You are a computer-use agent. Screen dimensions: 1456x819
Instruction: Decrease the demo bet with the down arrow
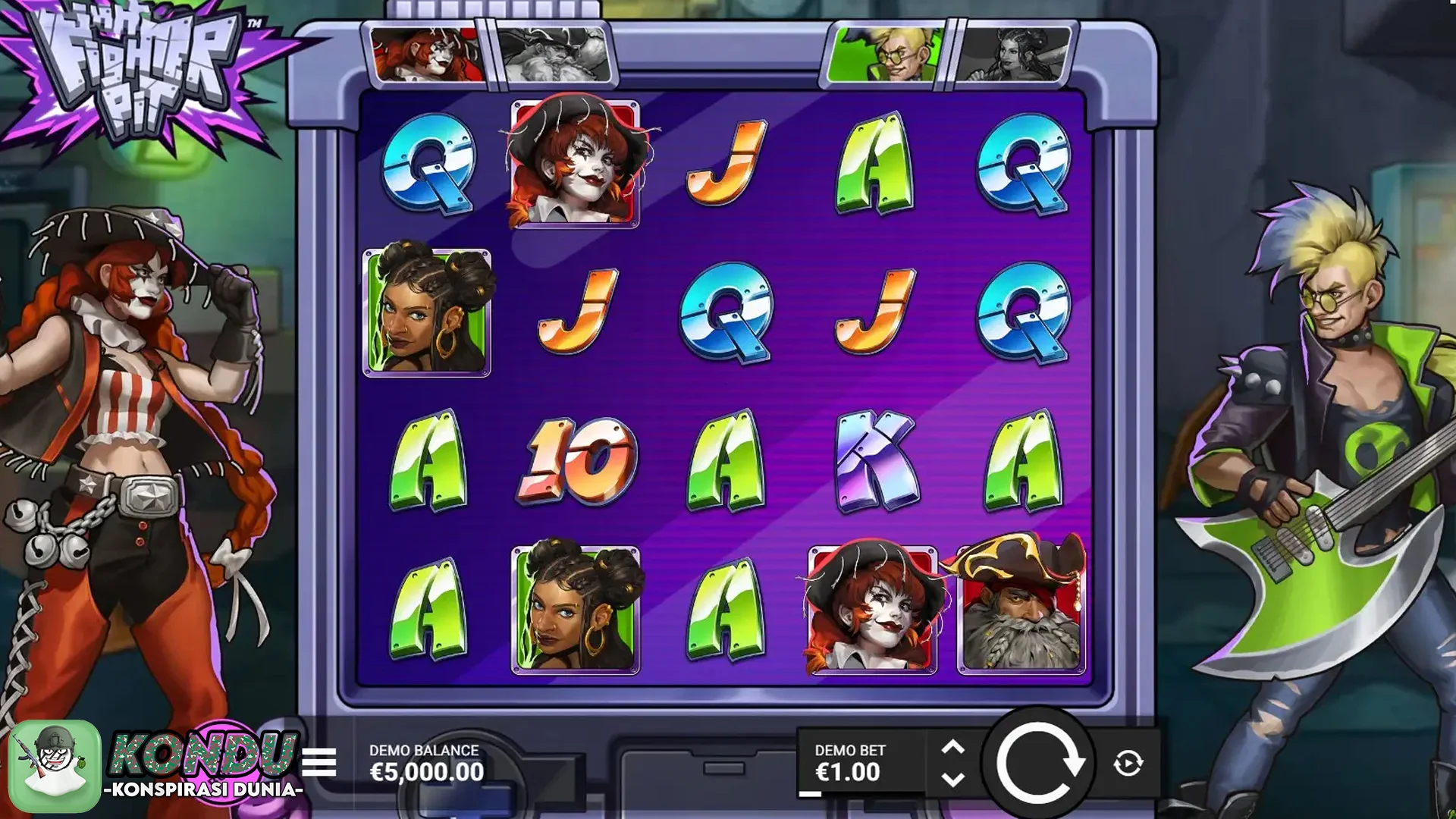(952, 780)
